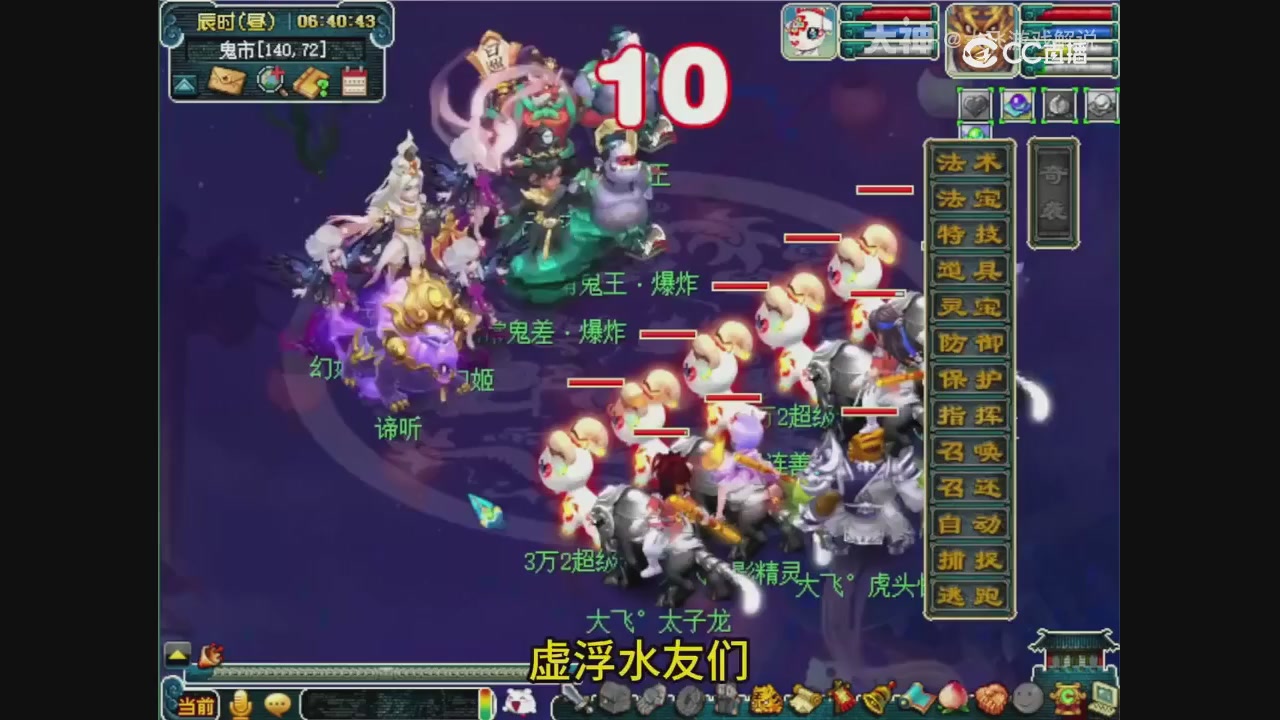
Task: Click the white pet assistant icon
Action: [x=521, y=703]
